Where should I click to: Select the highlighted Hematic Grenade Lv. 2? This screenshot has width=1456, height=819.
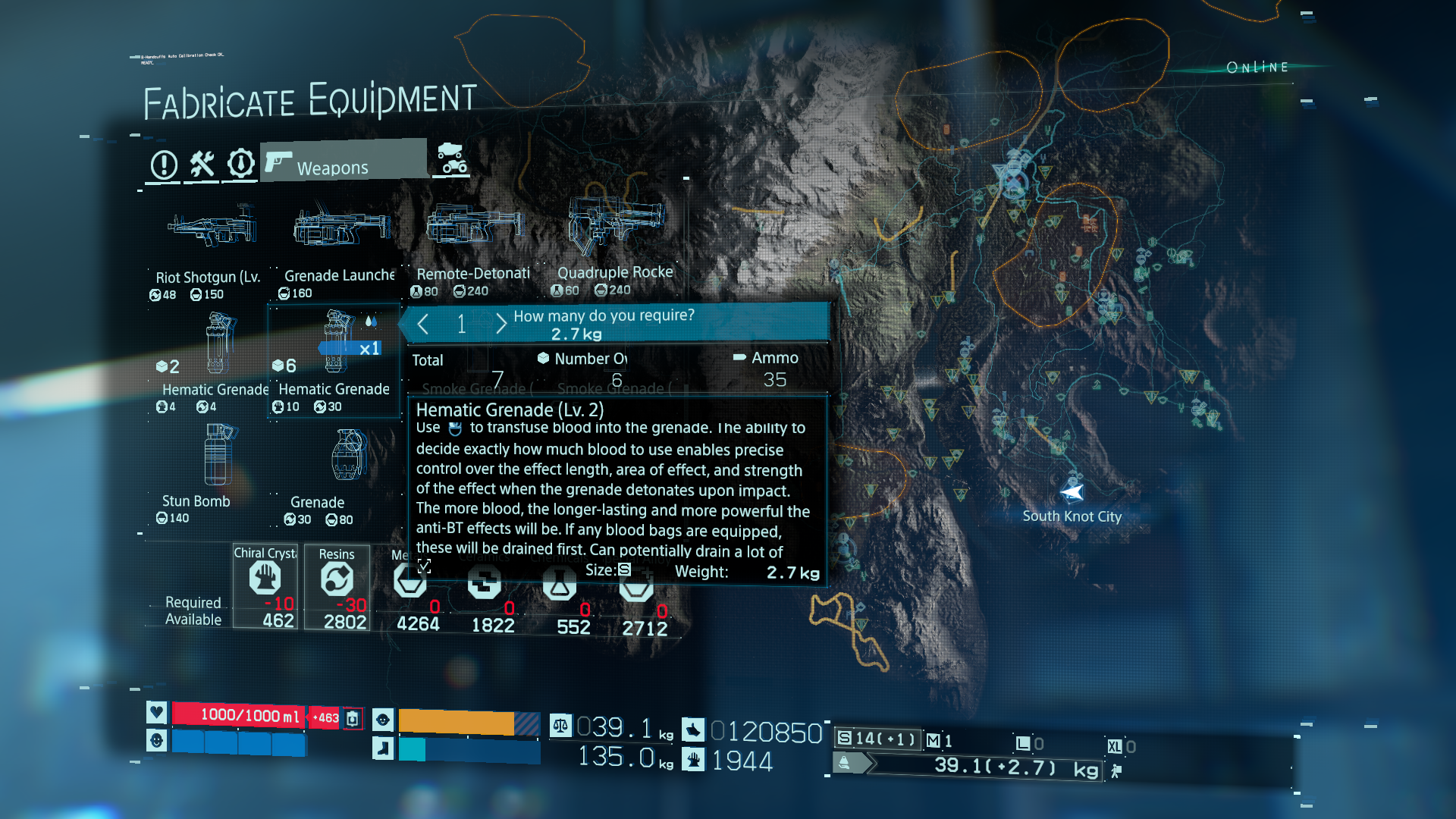point(334,358)
